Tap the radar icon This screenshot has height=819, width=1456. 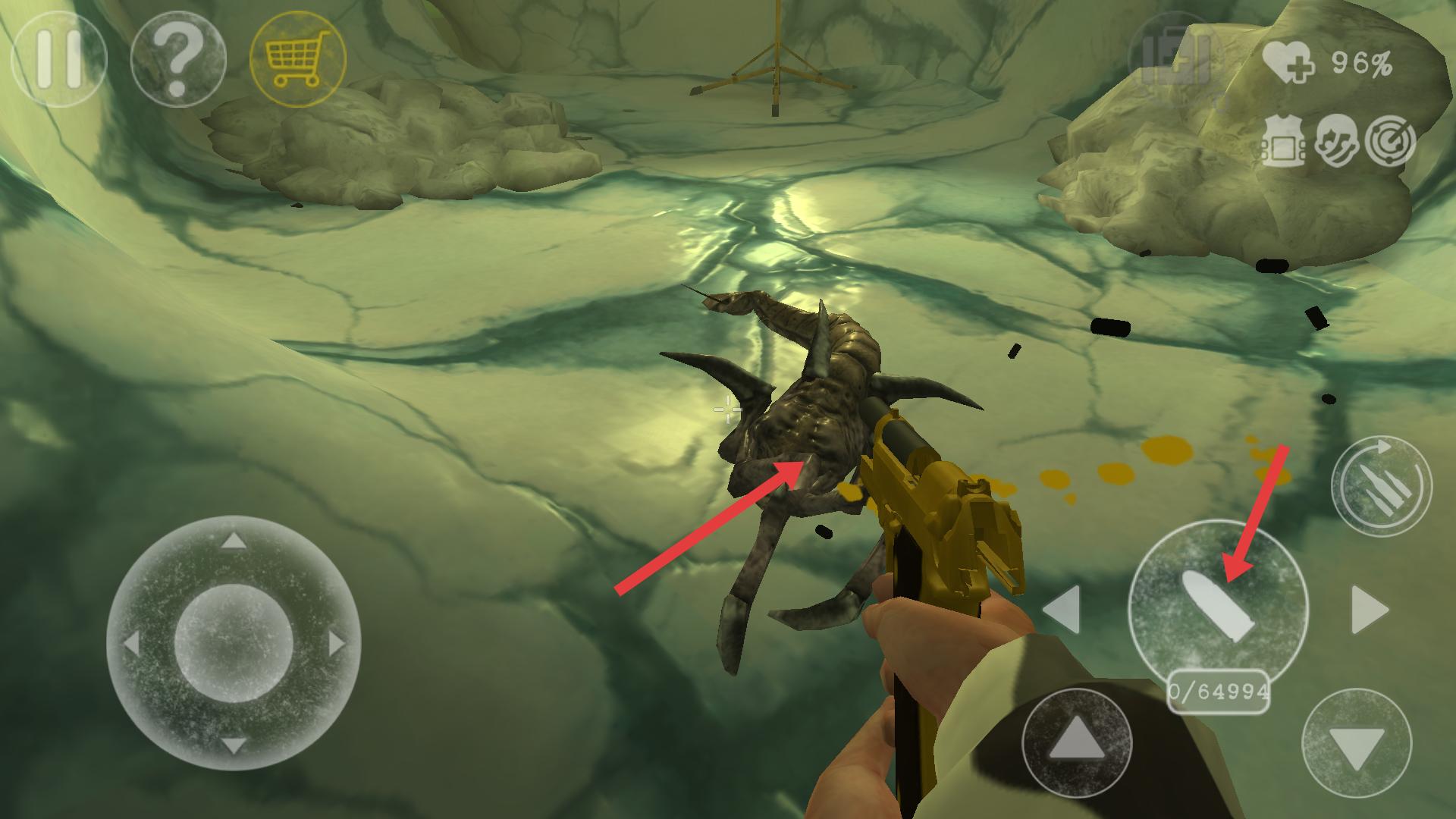1389,142
